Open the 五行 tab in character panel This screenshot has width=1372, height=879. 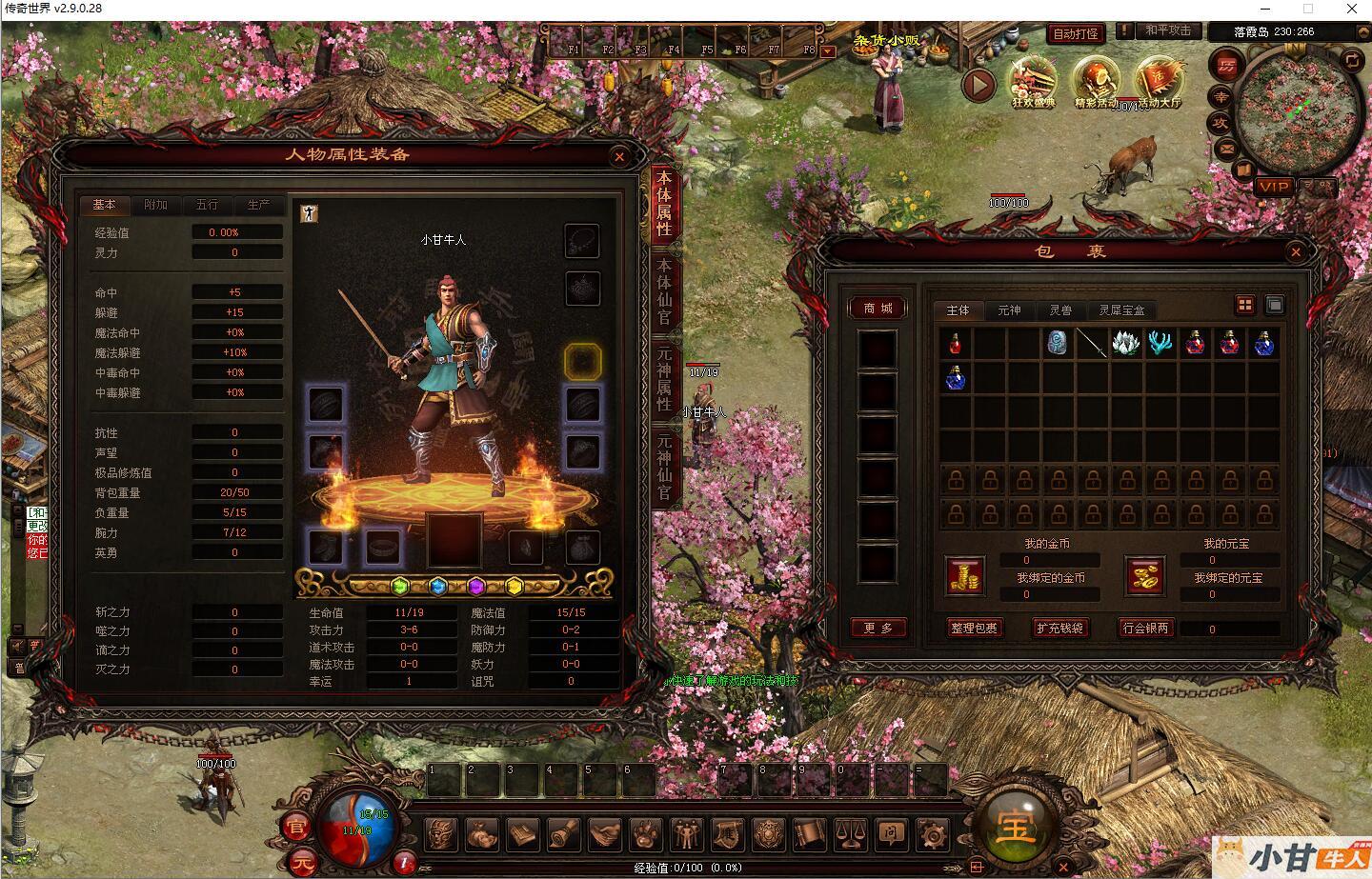(x=207, y=205)
